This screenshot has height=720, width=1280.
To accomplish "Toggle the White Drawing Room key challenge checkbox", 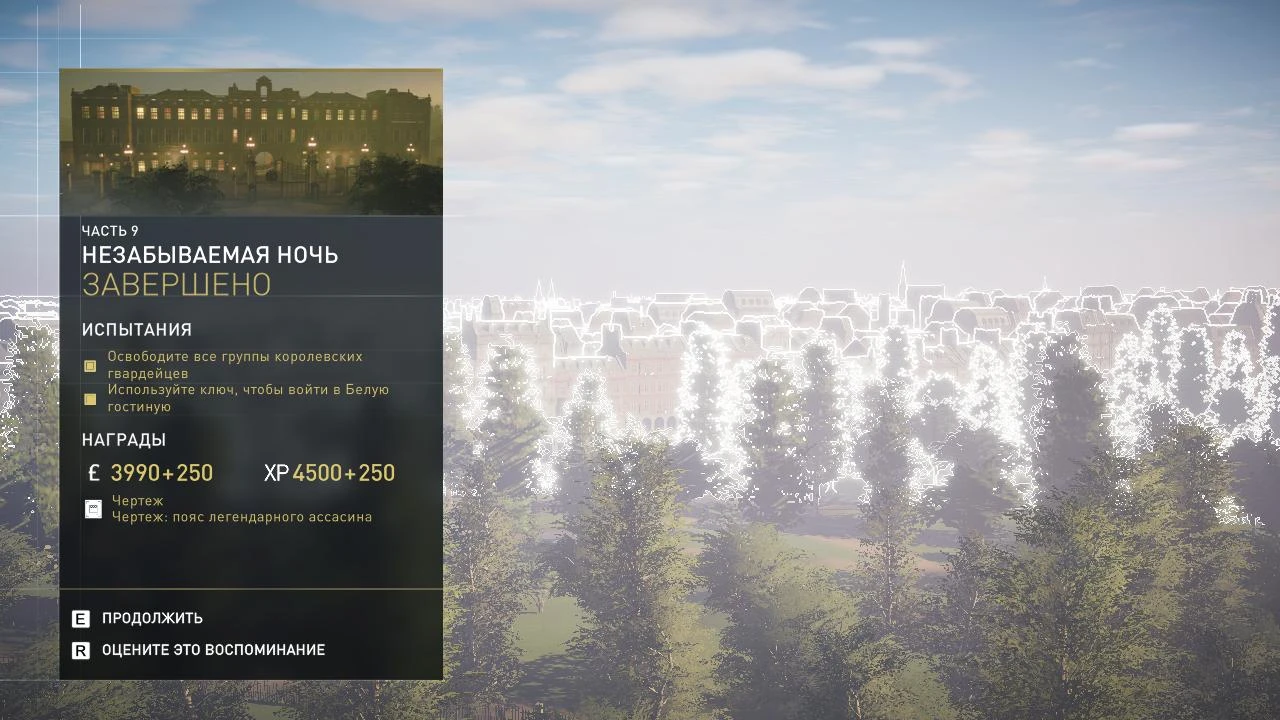I will click(89, 398).
